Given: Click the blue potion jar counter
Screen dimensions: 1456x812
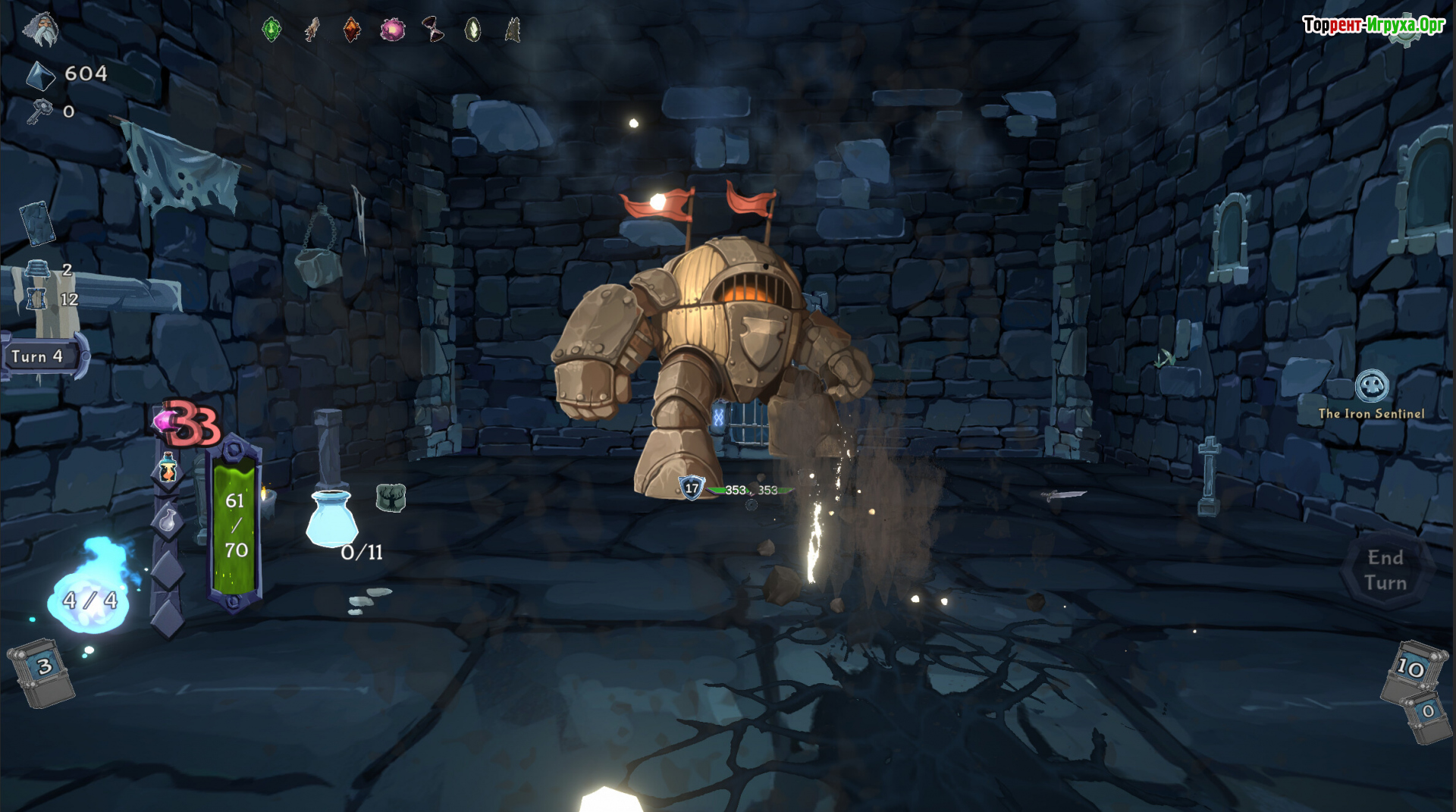Looking at the screenshot, I should tap(332, 519).
